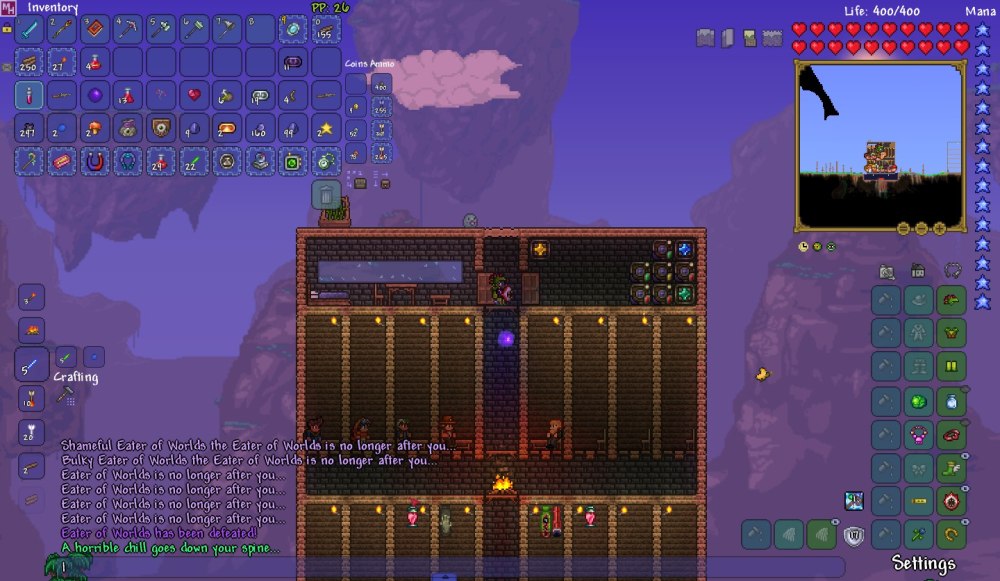Image resolution: width=1000 pixels, height=581 pixels.
Task: Pick up the fallen star stack
Action: click(x=326, y=128)
